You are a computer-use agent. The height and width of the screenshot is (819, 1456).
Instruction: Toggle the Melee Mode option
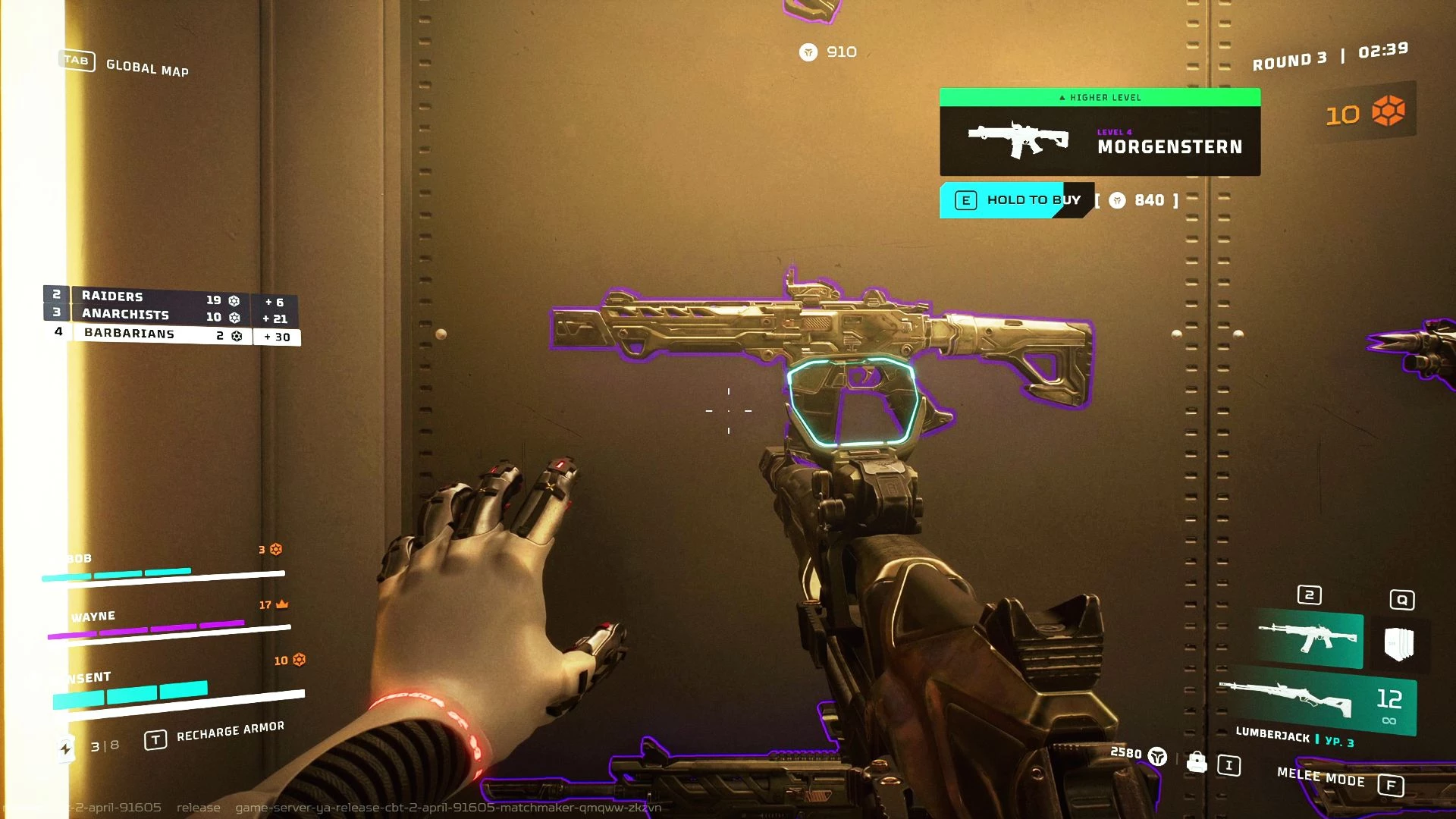point(1321,777)
